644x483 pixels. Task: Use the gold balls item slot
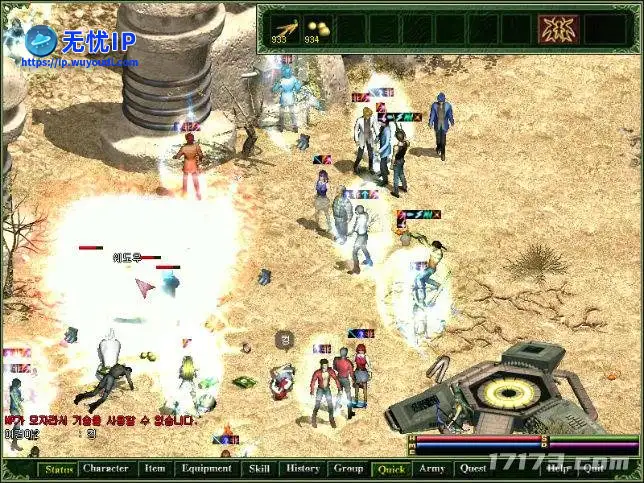tap(316, 28)
